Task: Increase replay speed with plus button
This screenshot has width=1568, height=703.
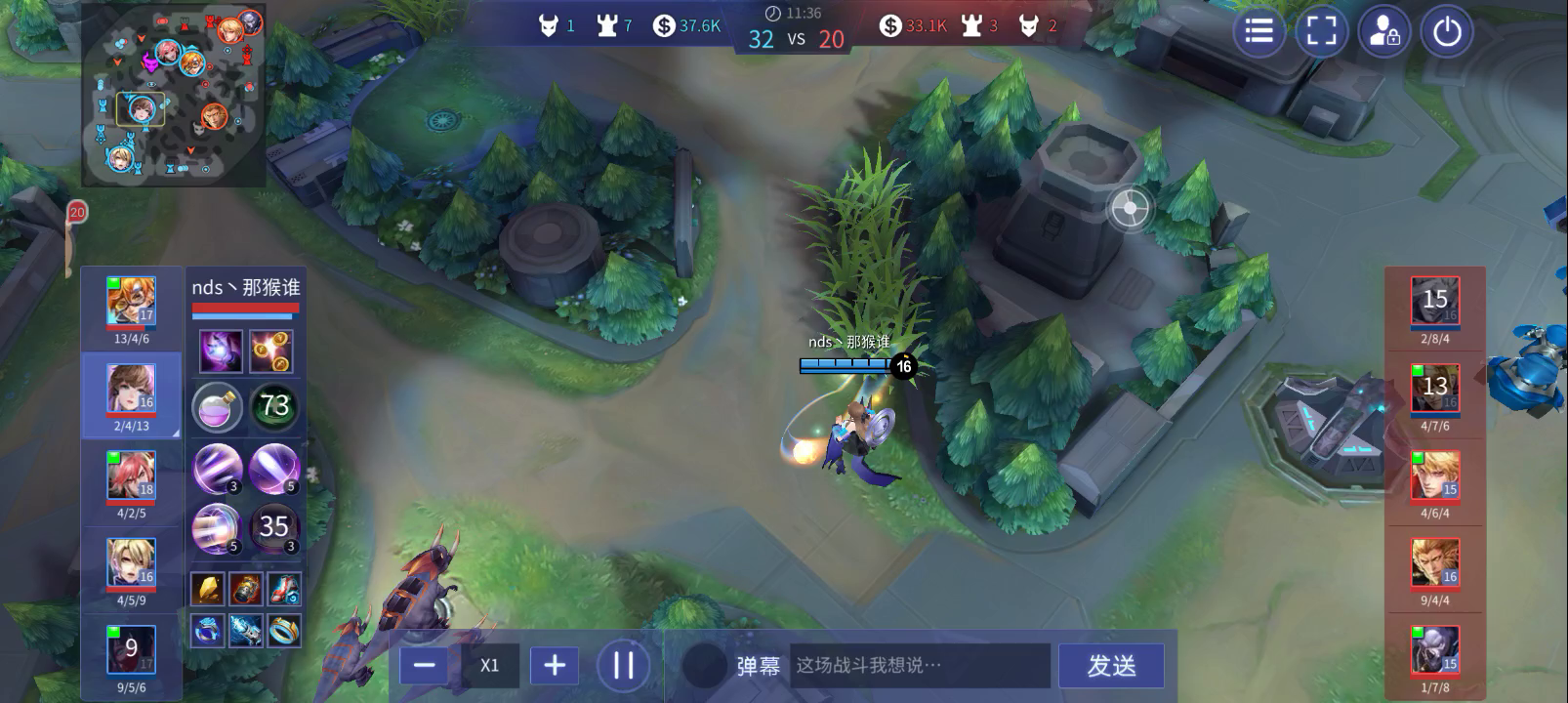Action: [553, 666]
